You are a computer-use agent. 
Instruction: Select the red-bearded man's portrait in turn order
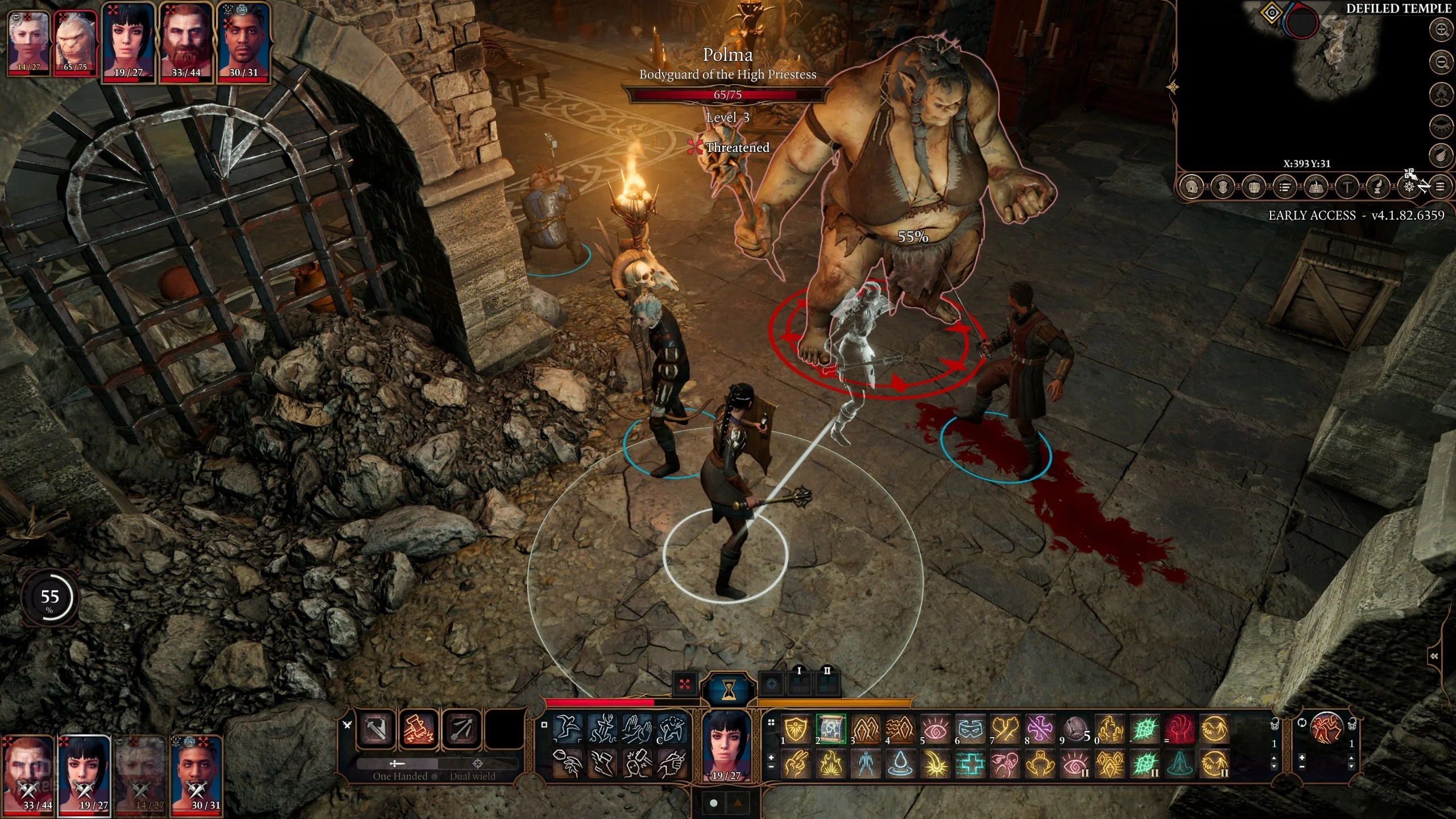pos(186,44)
